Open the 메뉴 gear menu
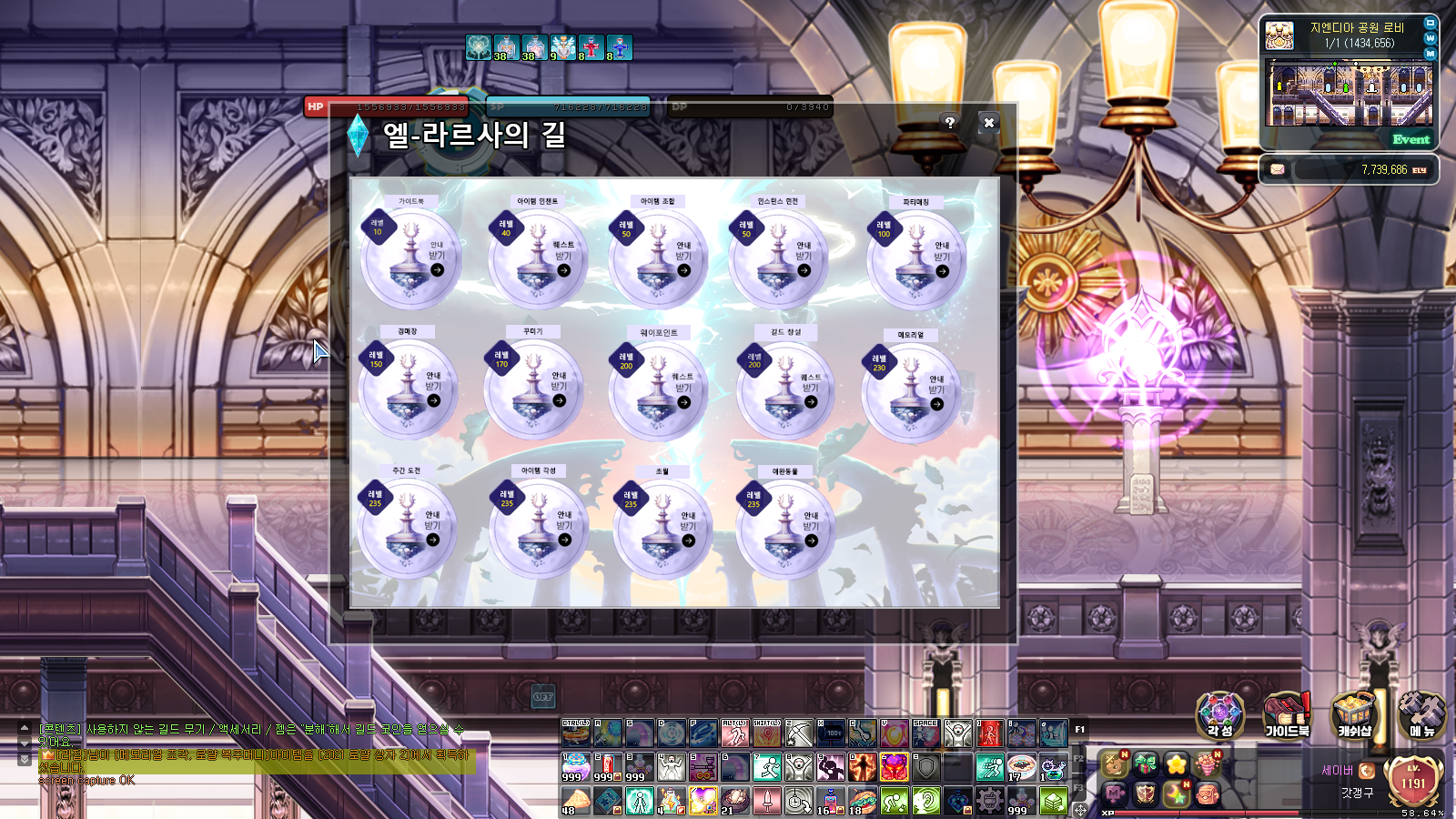 [x=1421, y=714]
